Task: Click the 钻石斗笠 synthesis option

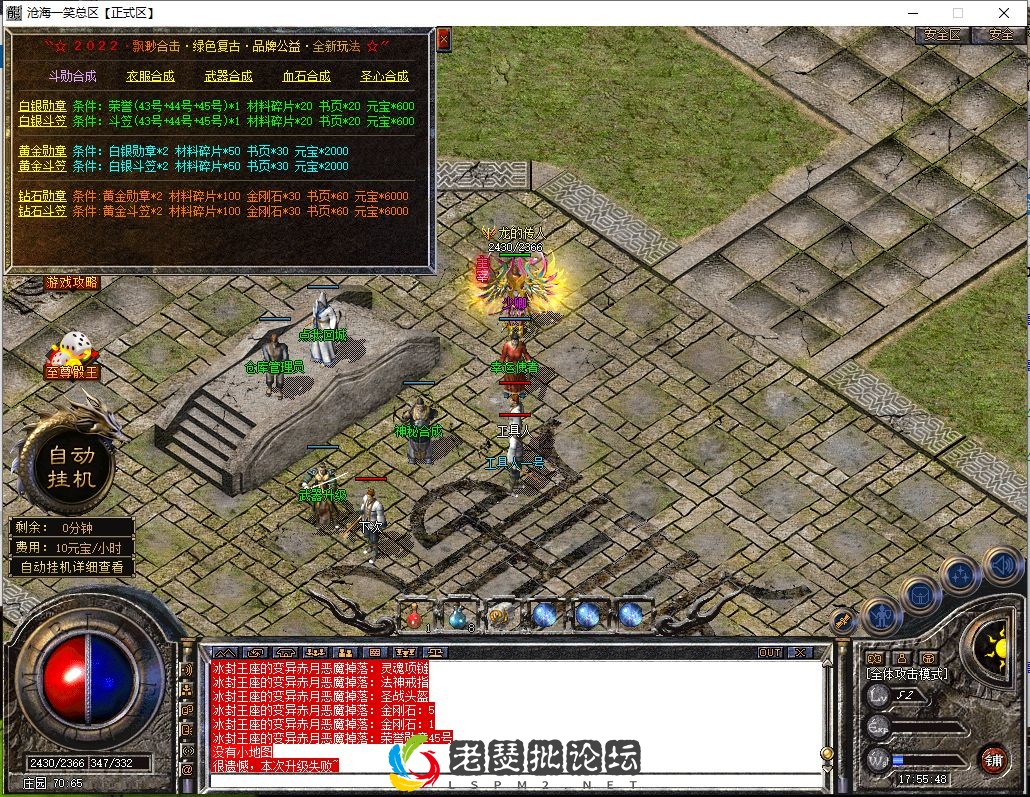Action: click(42, 211)
